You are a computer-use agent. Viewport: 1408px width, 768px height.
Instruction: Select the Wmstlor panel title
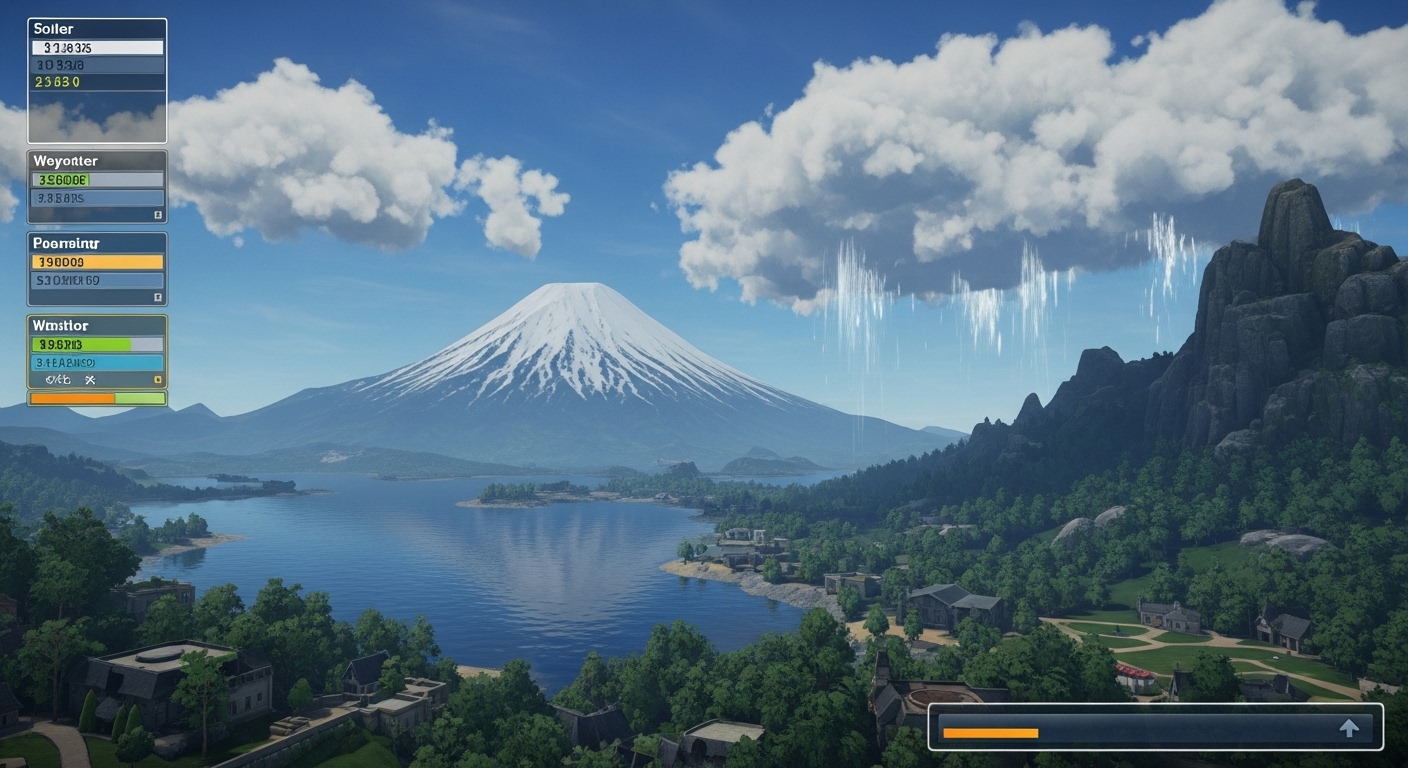(x=60, y=326)
